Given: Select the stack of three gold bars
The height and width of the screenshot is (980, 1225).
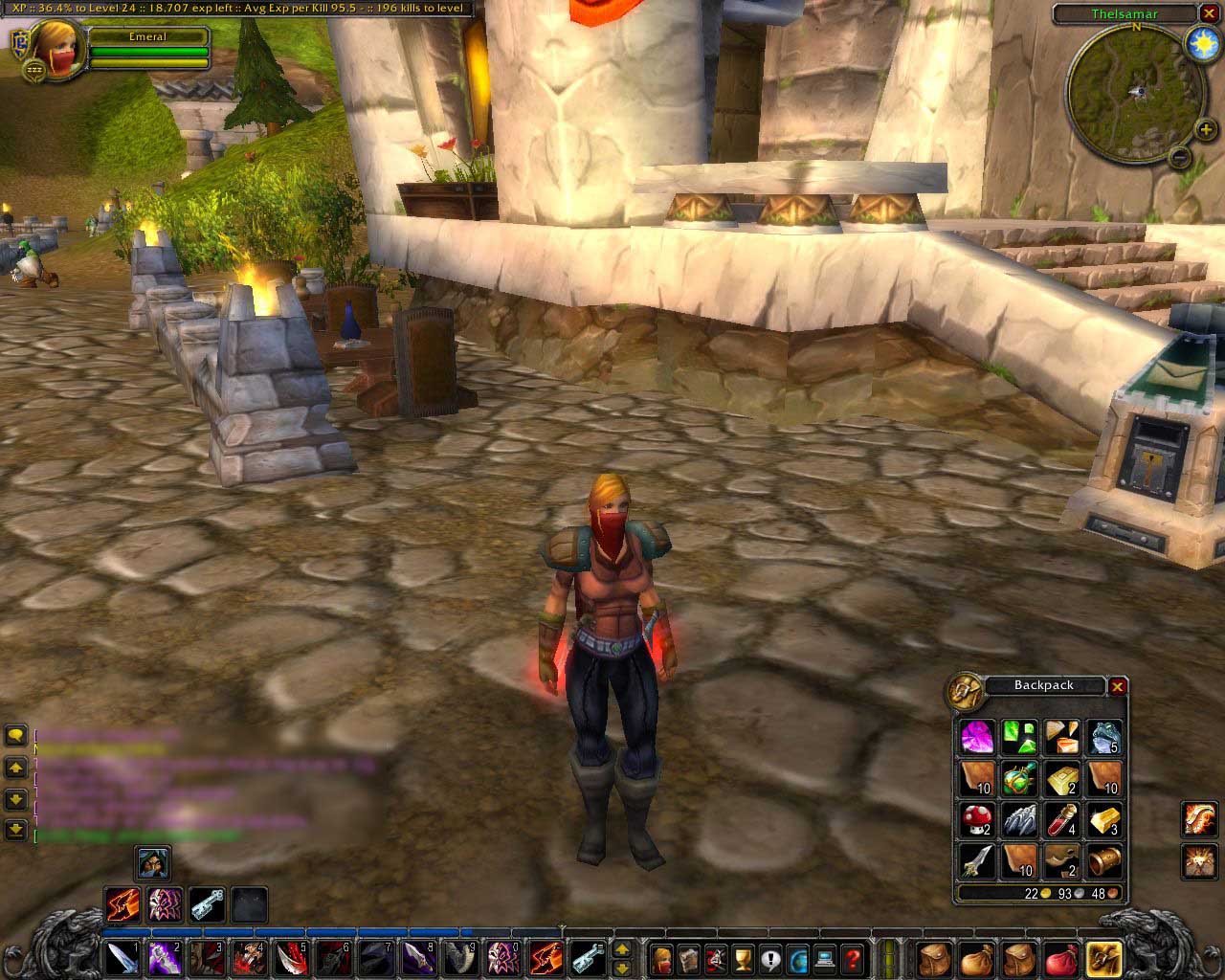Looking at the screenshot, I should pyautogui.click(x=1104, y=819).
